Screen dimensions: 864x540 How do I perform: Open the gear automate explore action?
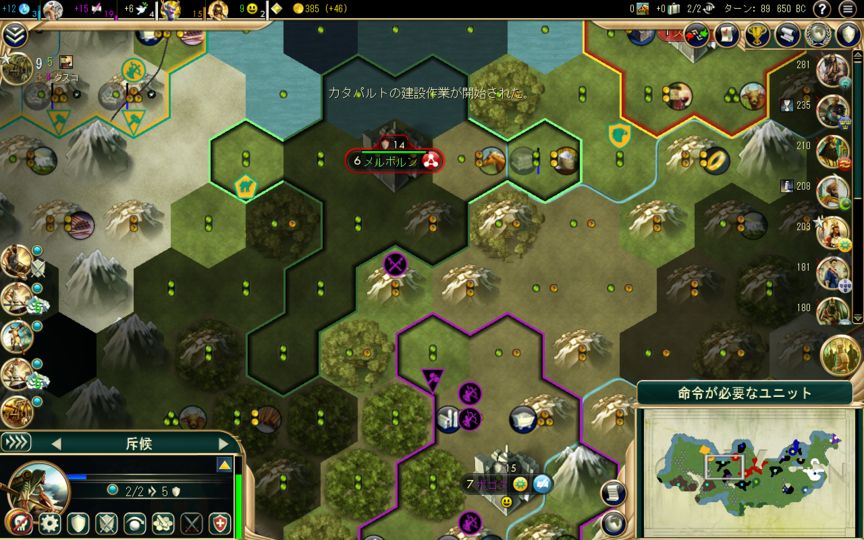point(50,522)
